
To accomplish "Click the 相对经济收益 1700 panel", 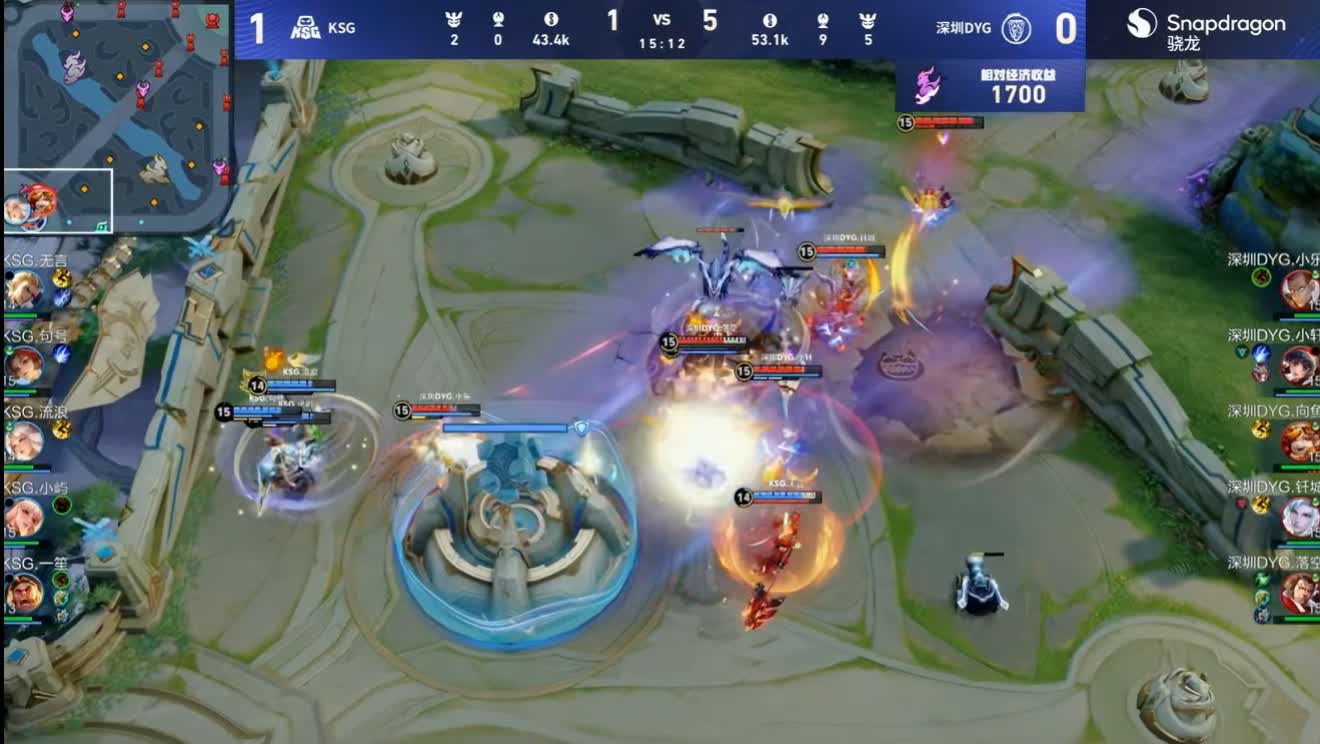I will [x=990, y=86].
